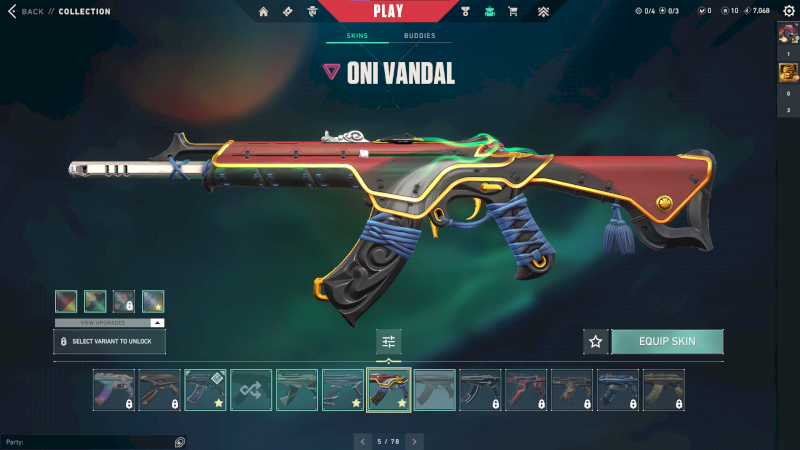
Task: Select the Skins tab
Action: pyautogui.click(x=357, y=36)
